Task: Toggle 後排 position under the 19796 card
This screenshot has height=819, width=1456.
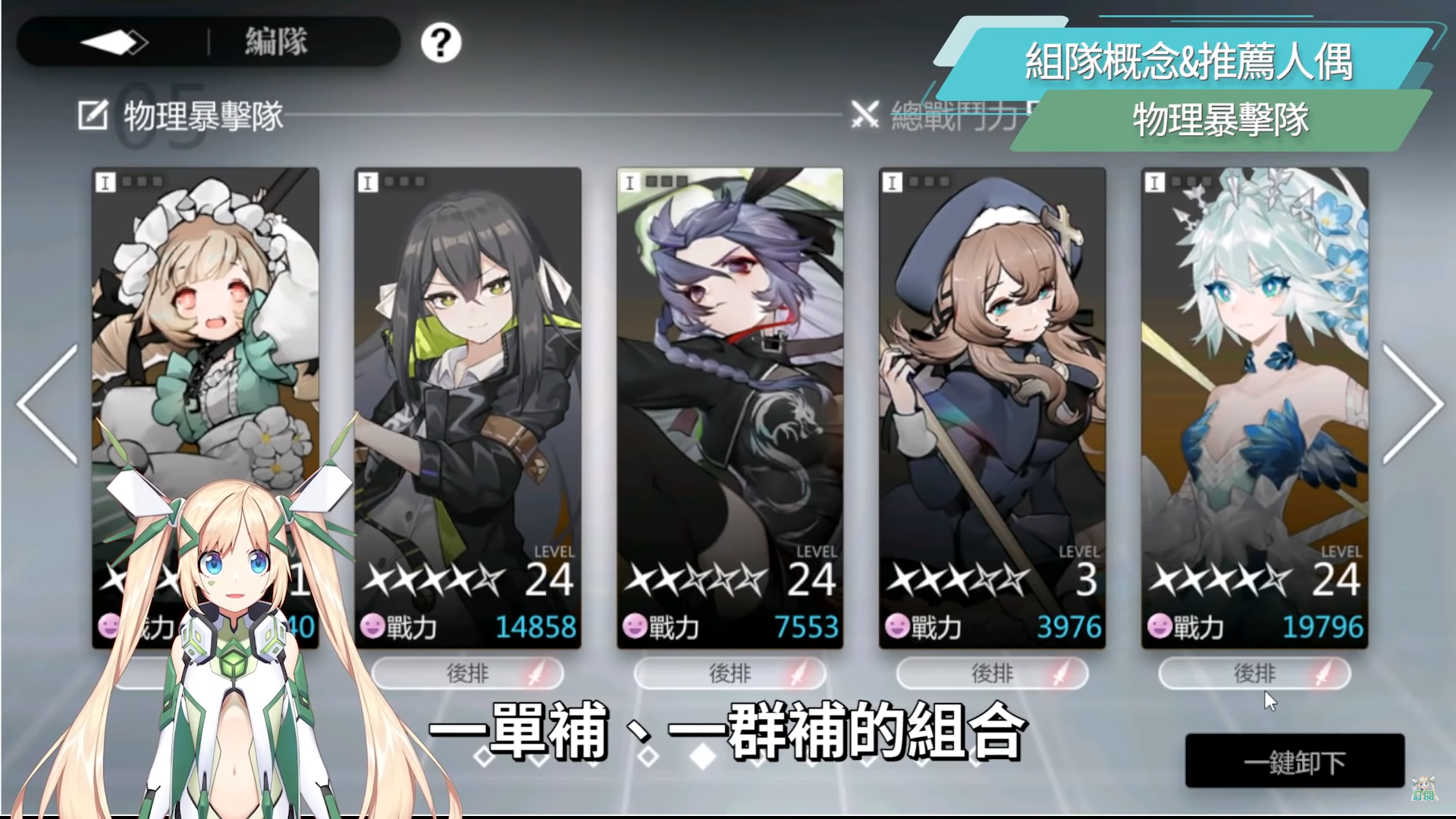Action: [1254, 673]
